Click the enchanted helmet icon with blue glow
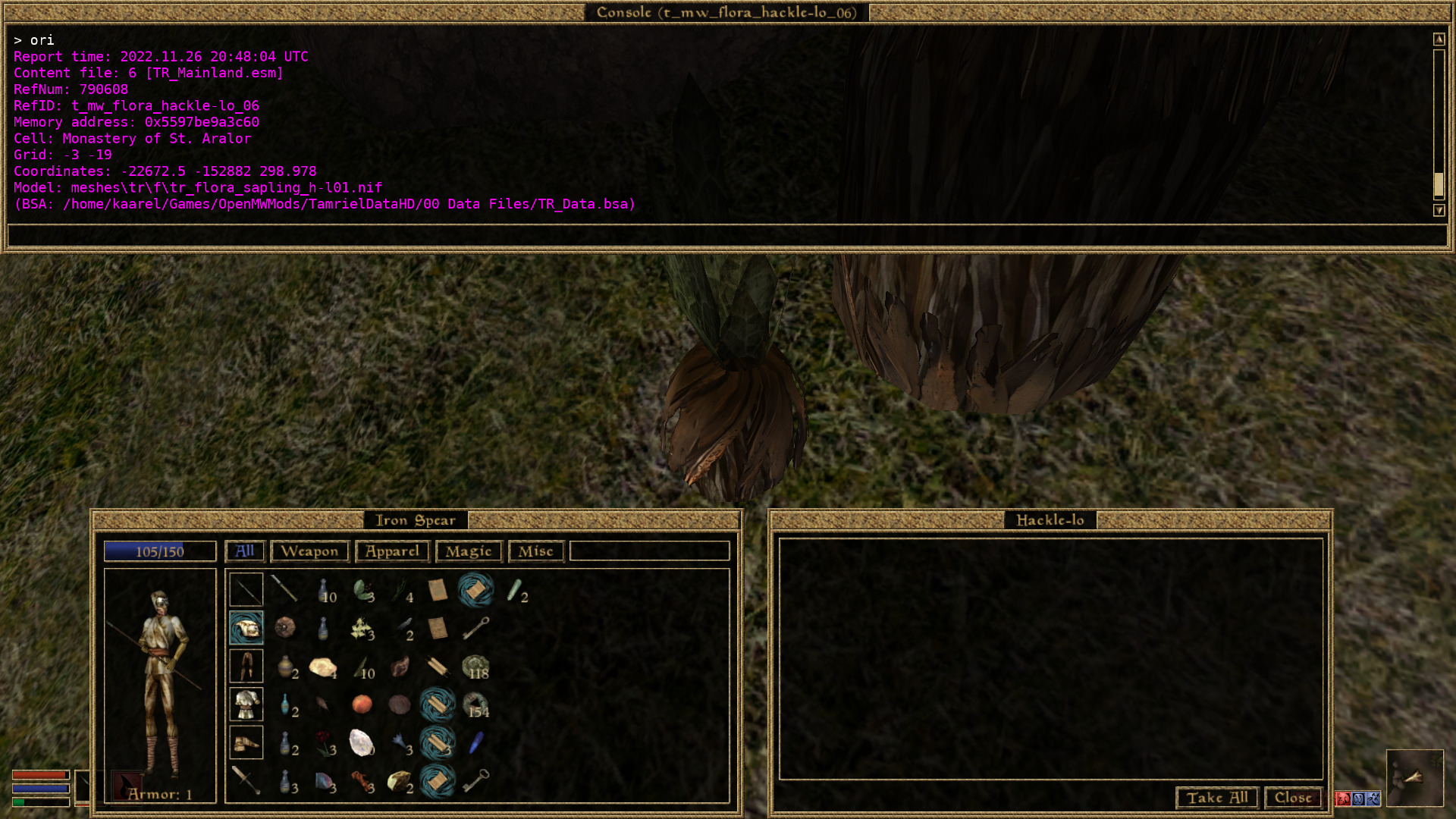 coord(246,627)
